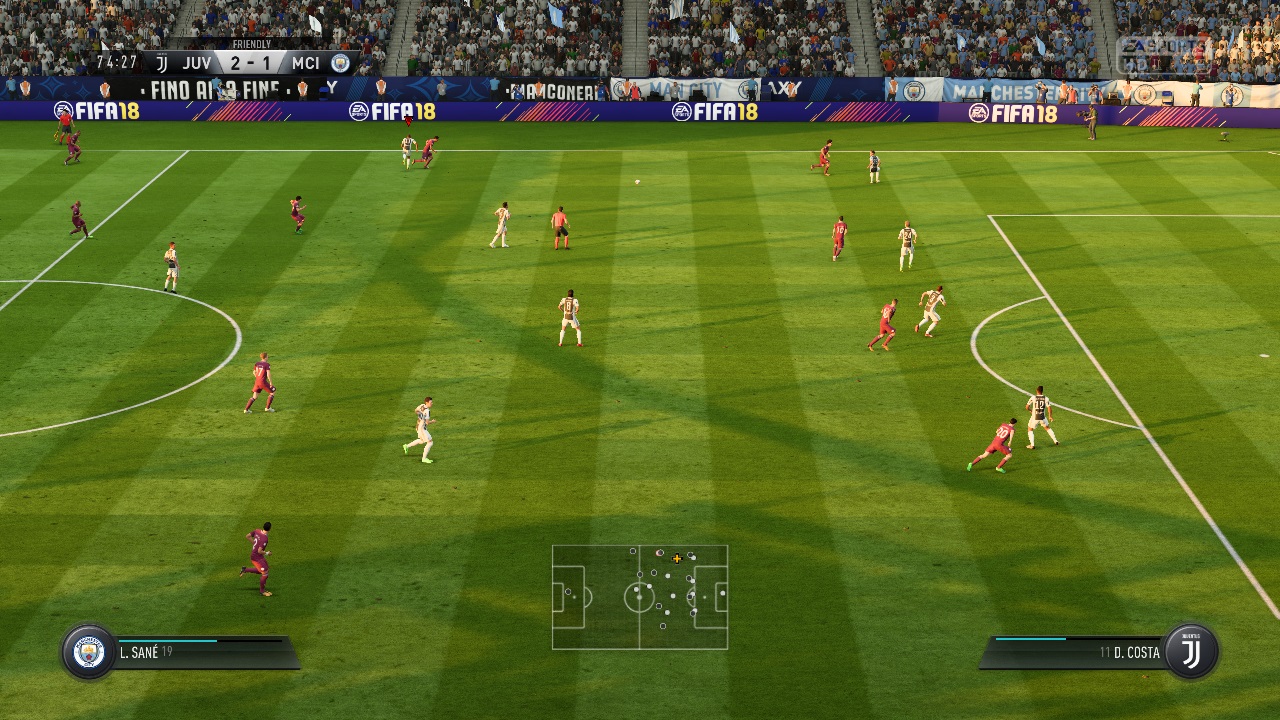This screenshot has height=720, width=1280.
Task: Click the L. Sané player name panel
Action: (x=205, y=653)
